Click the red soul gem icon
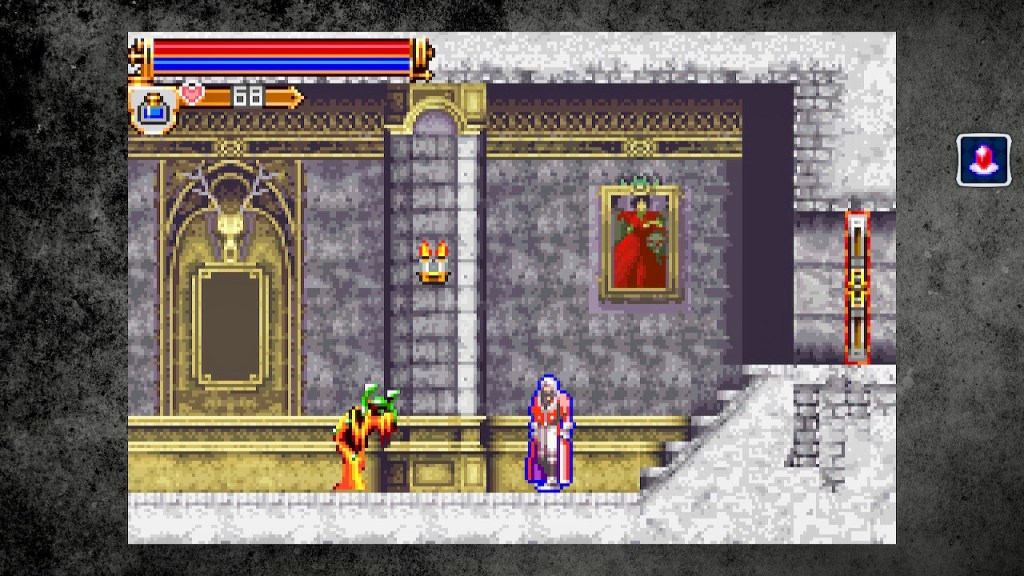Image resolution: width=1024 pixels, height=576 pixels. pyautogui.click(x=983, y=160)
